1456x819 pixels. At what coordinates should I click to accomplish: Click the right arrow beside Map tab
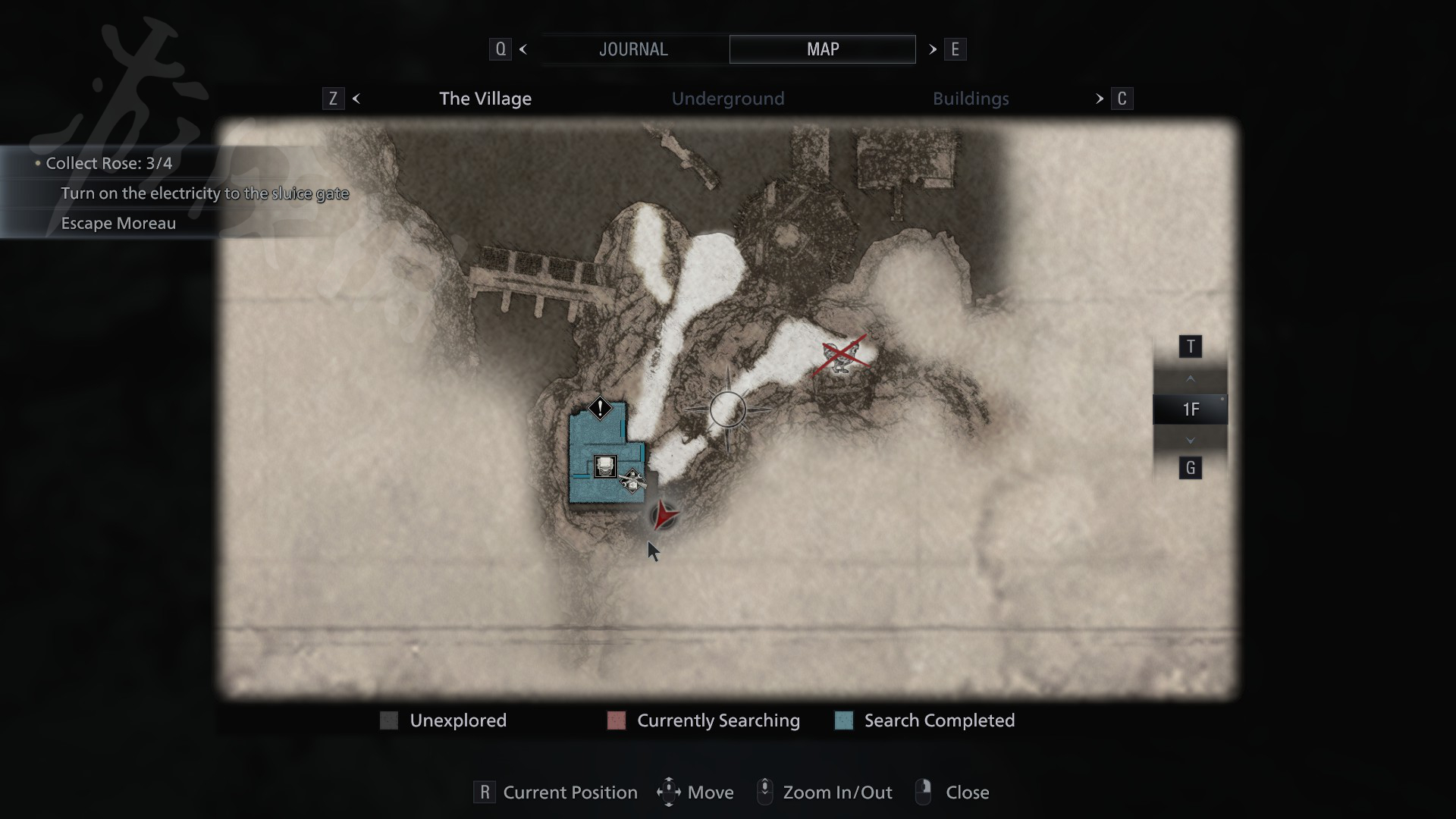pyautogui.click(x=933, y=49)
